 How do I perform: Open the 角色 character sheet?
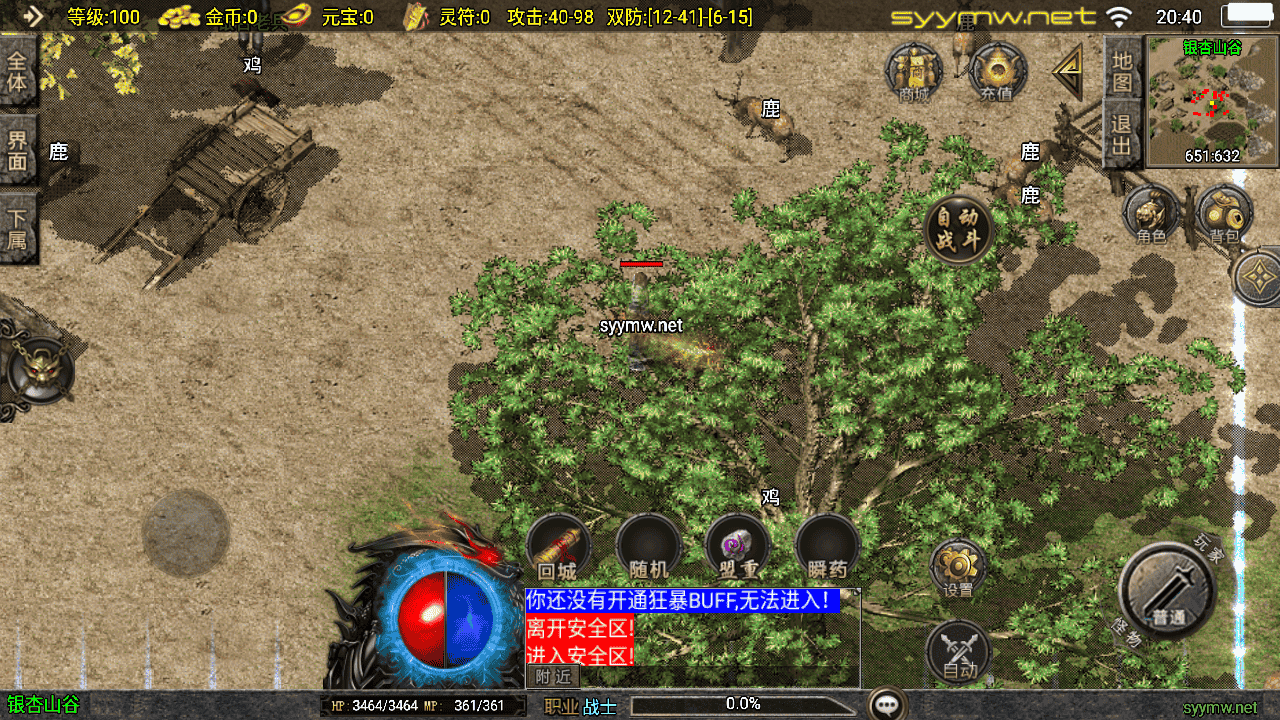pos(1151,214)
